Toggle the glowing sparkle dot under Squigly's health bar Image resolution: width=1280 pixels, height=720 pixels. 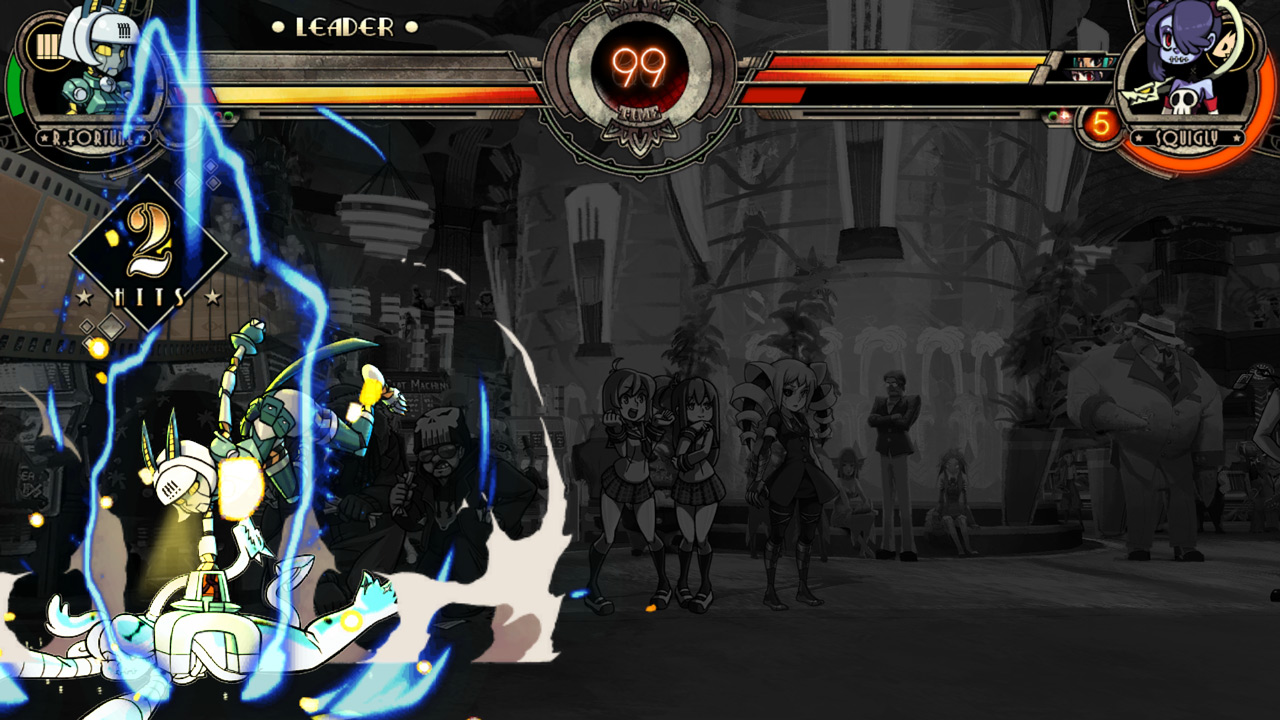coord(1063,115)
